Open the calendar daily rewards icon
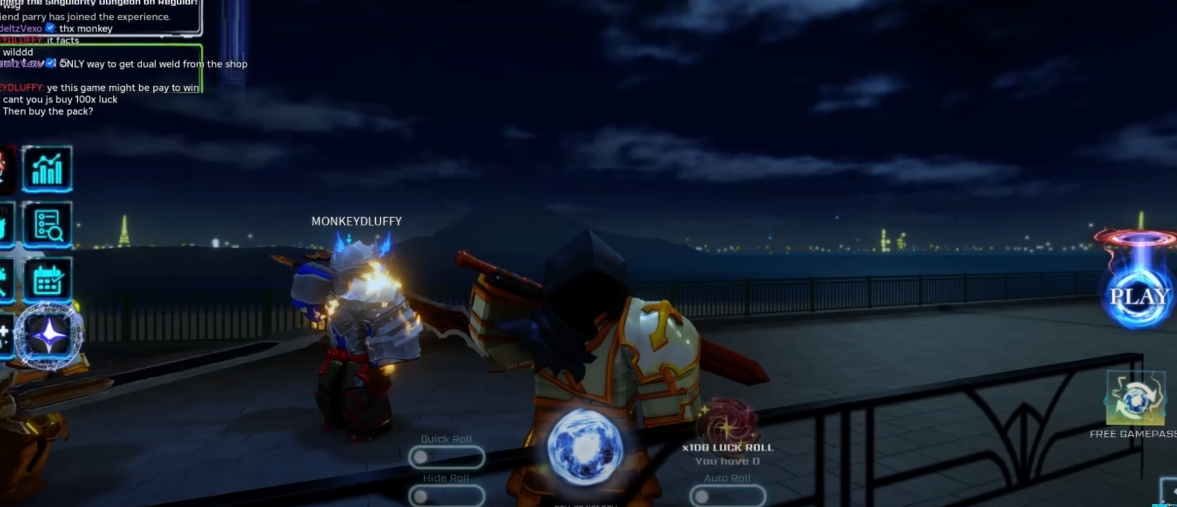The image size is (1177, 507). click(47, 280)
